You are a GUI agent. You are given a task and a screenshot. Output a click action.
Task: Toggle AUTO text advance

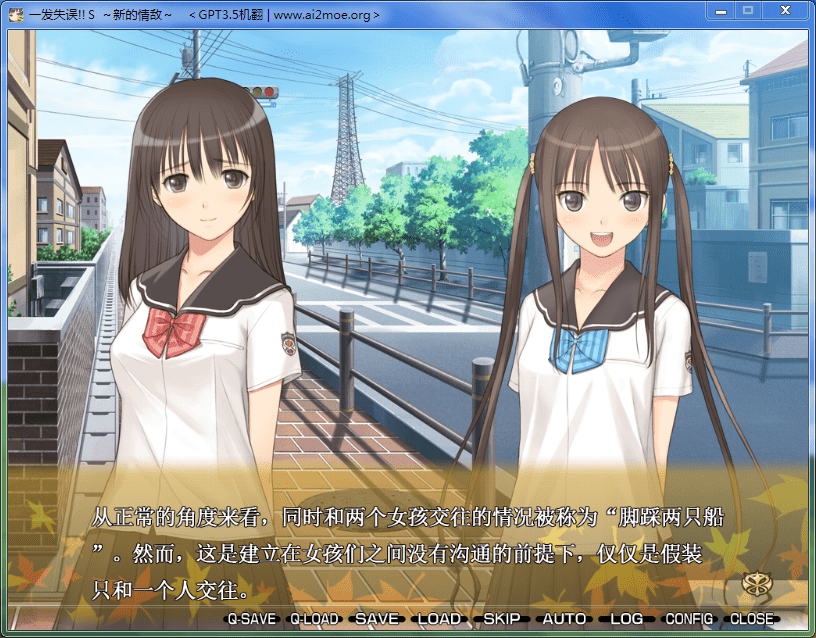564,619
